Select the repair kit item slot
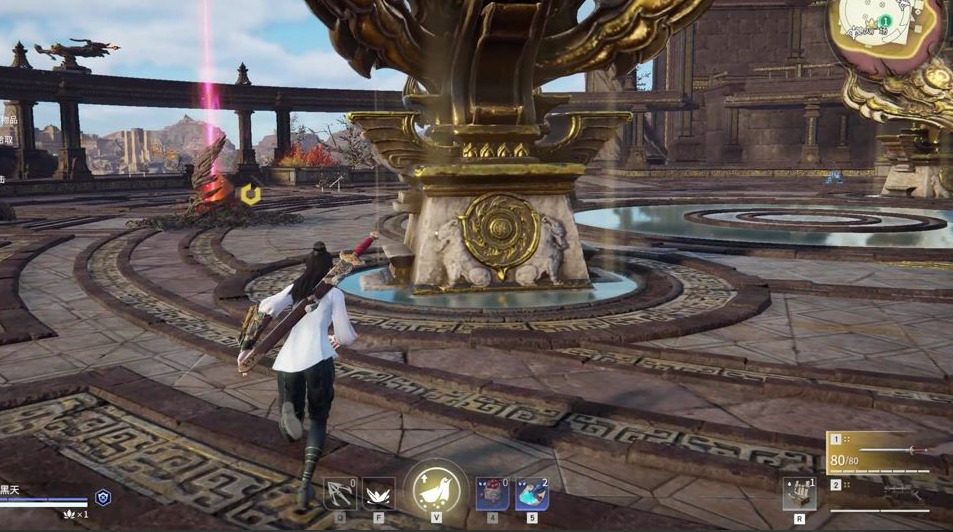Screen dimensions: 953x532 pyautogui.click(x=799, y=494)
